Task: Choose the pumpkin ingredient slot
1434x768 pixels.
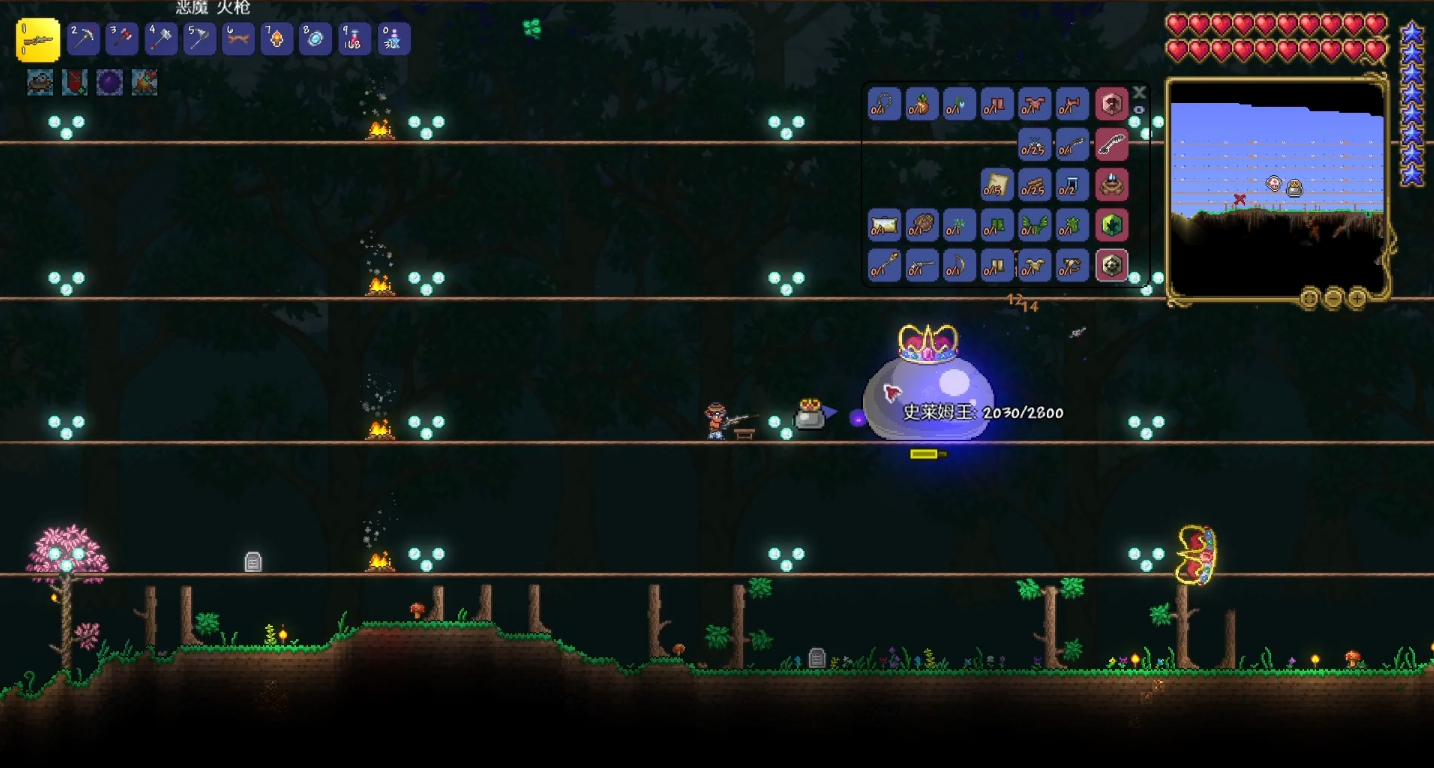Action: [922, 104]
